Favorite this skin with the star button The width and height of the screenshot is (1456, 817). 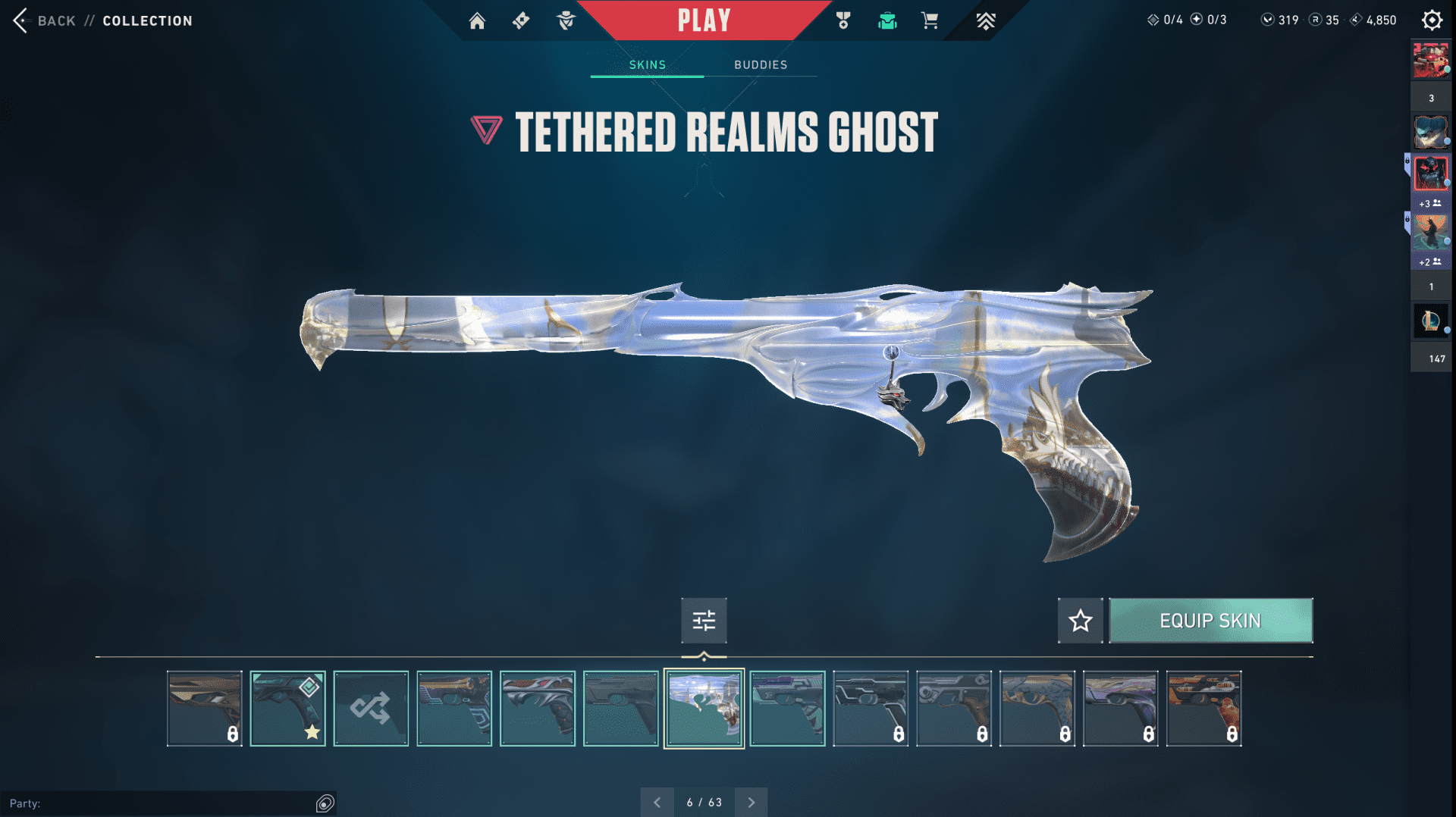click(x=1081, y=621)
